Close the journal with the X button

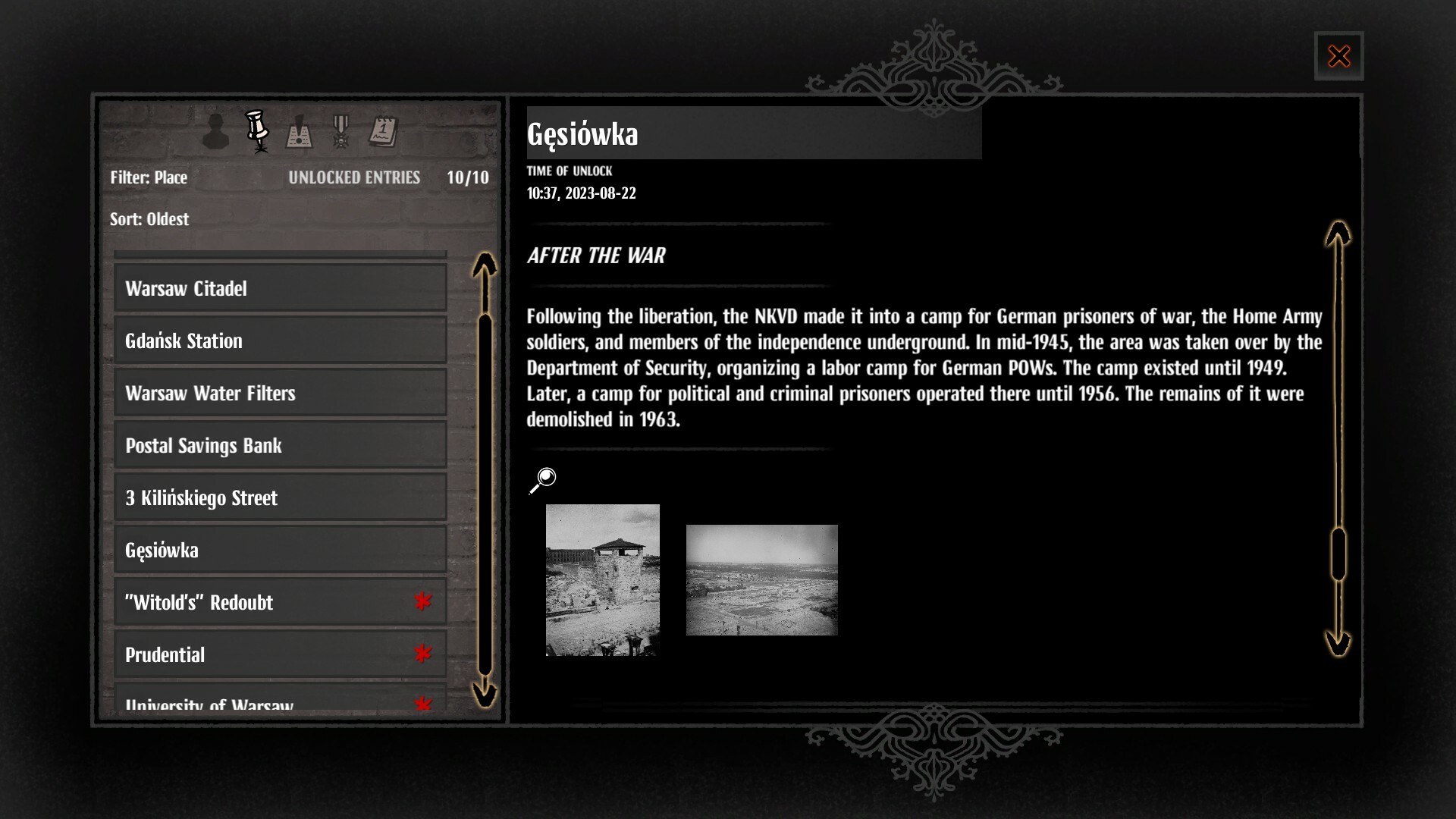pos(1339,55)
